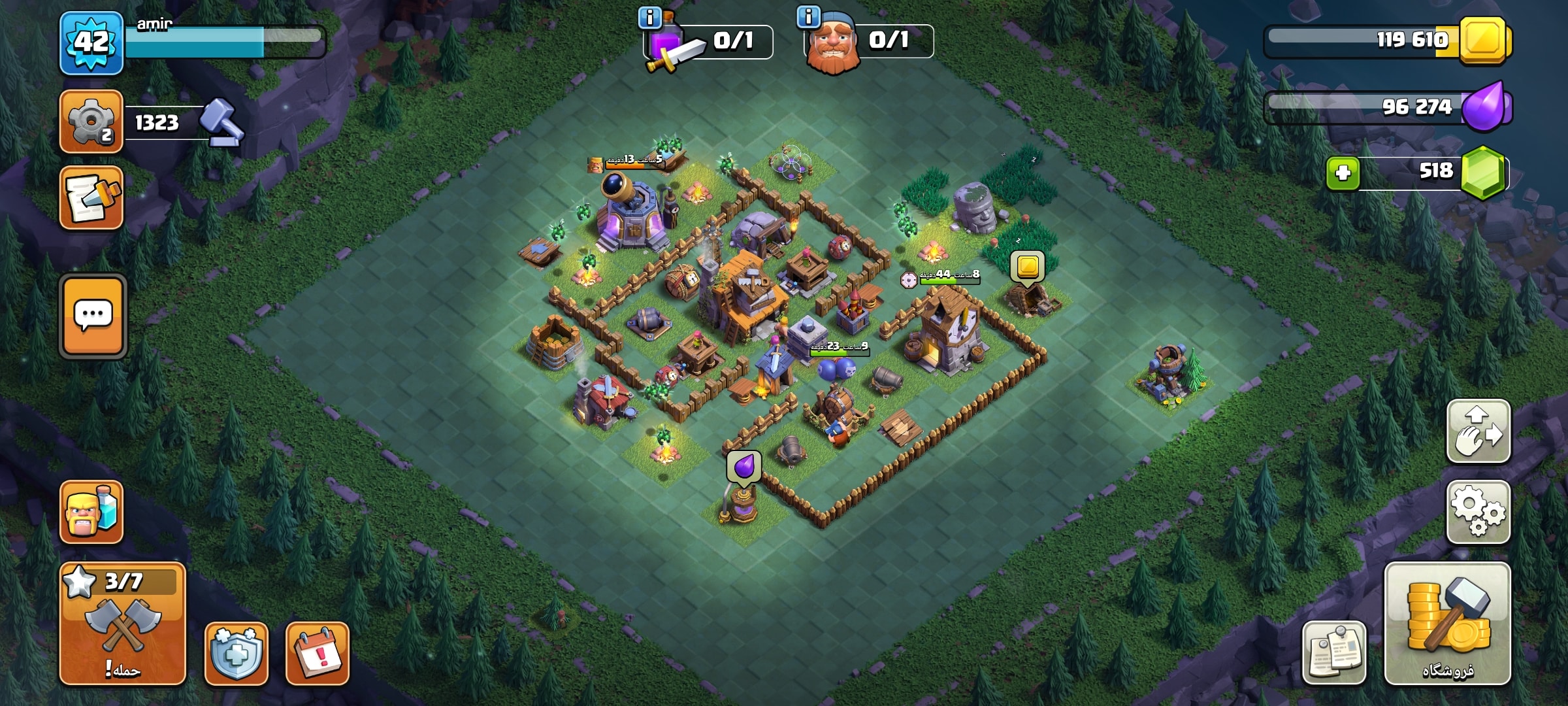Open the shield with plus icon
The width and height of the screenshot is (1568, 706).
tap(237, 653)
